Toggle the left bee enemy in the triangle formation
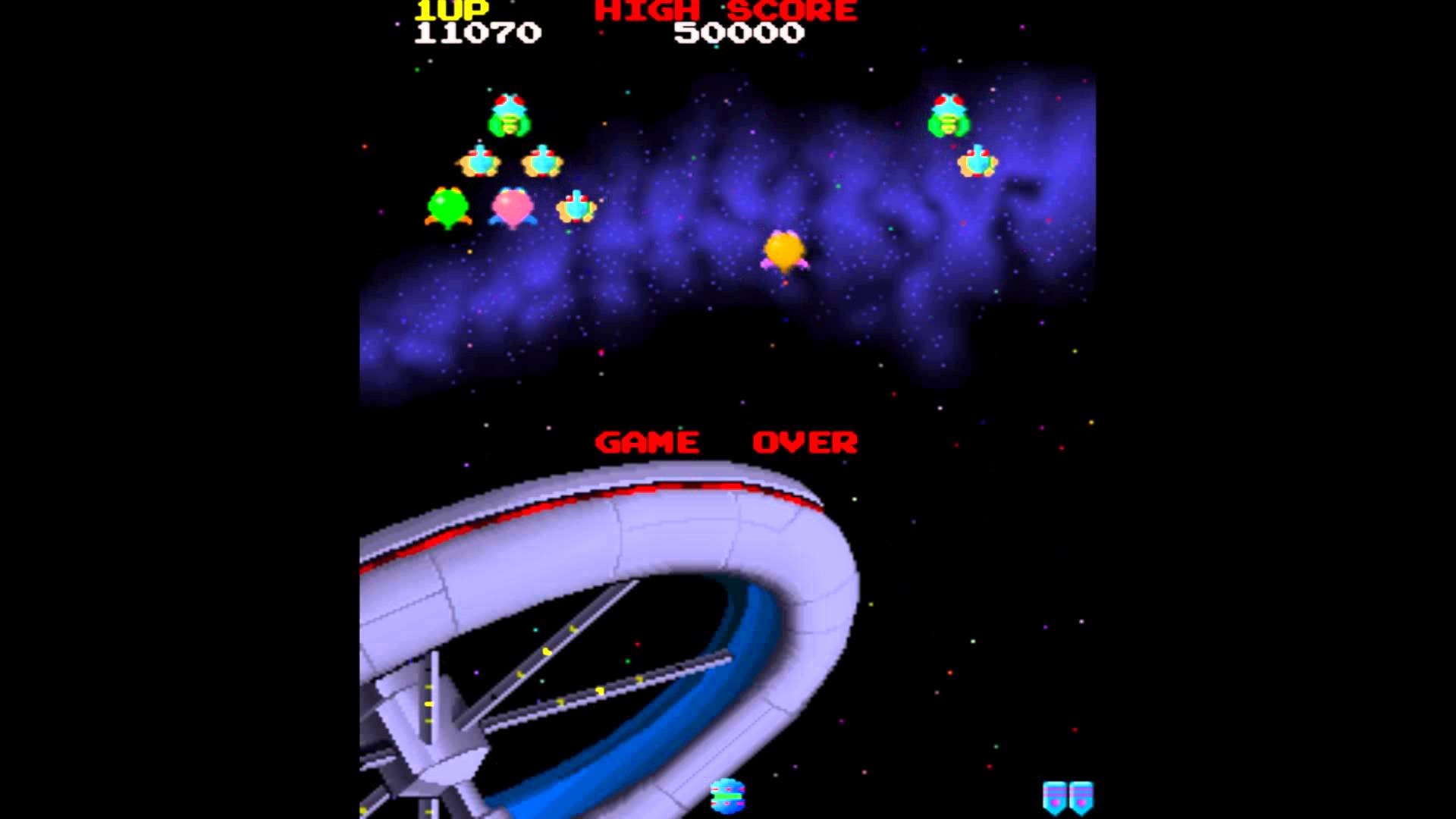 pyautogui.click(x=481, y=160)
